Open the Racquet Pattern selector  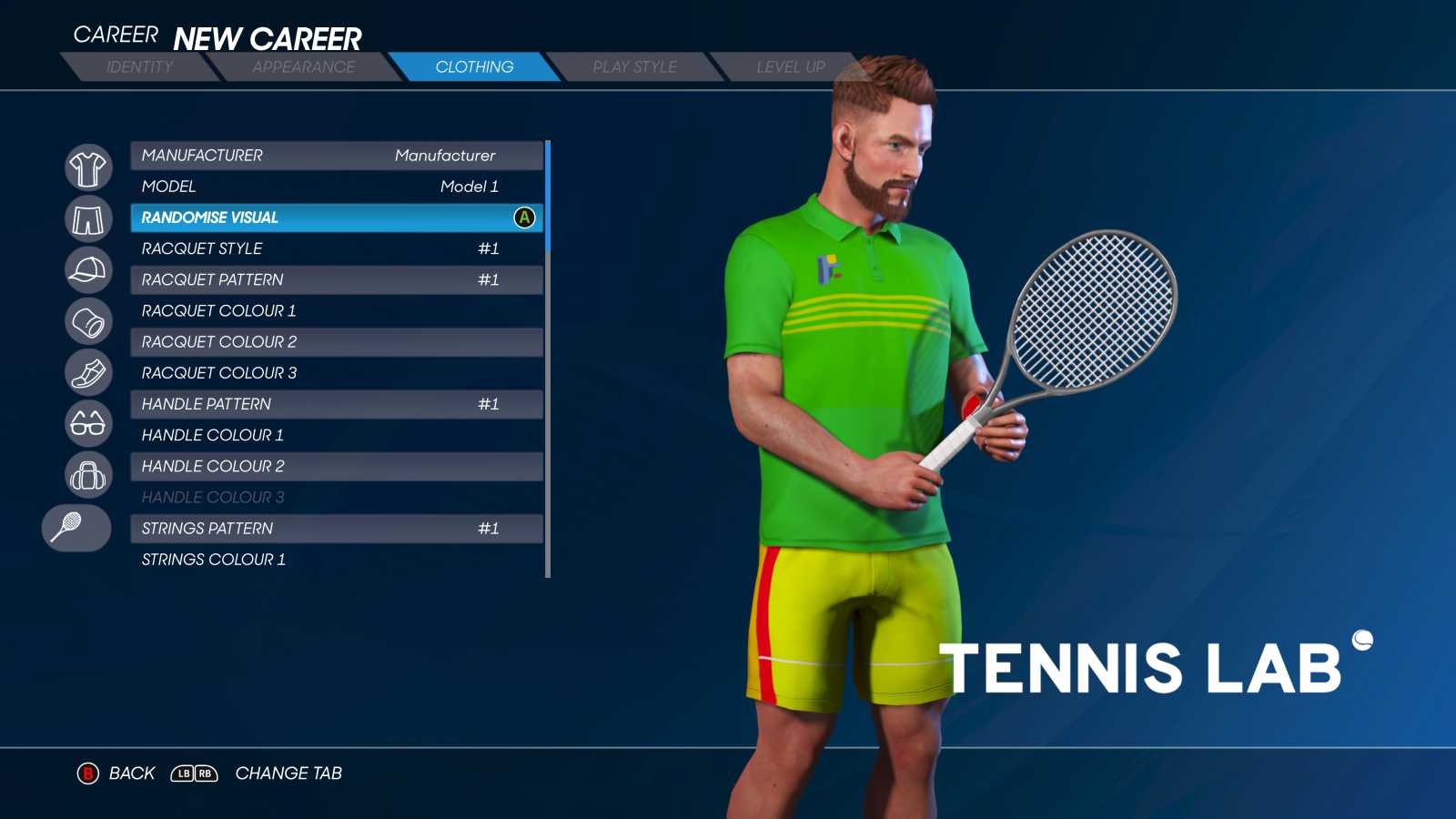337,279
